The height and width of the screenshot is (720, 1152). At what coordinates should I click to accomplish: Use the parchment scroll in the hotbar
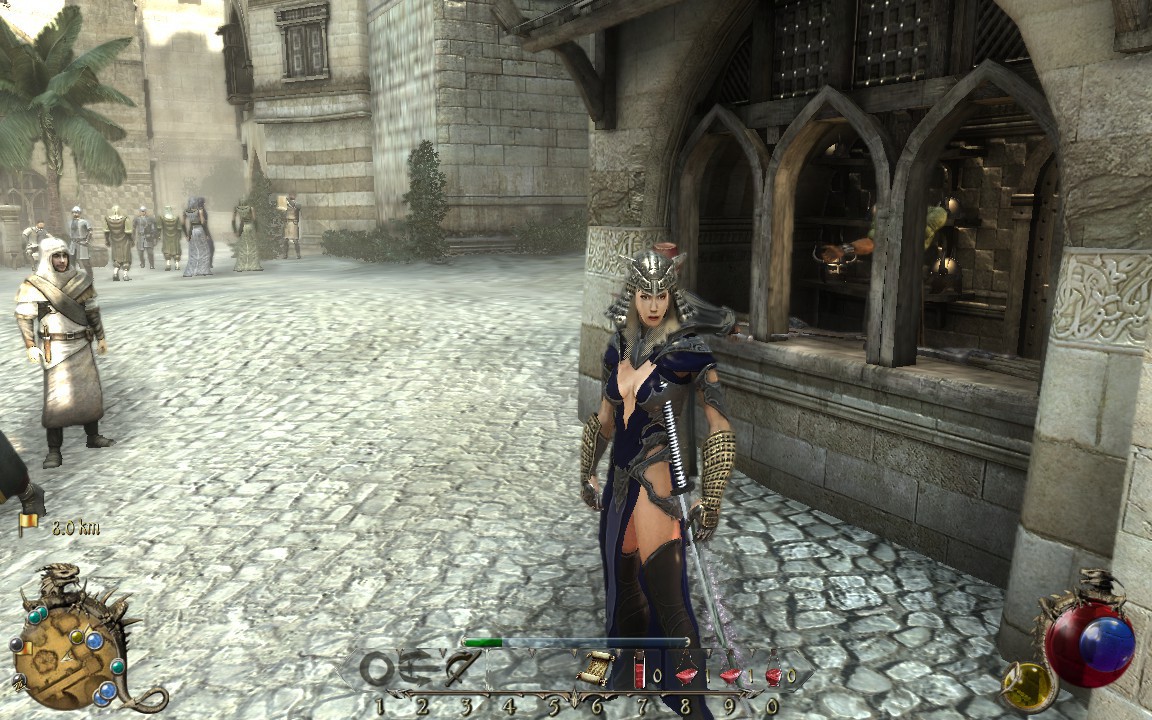click(597, 668)
